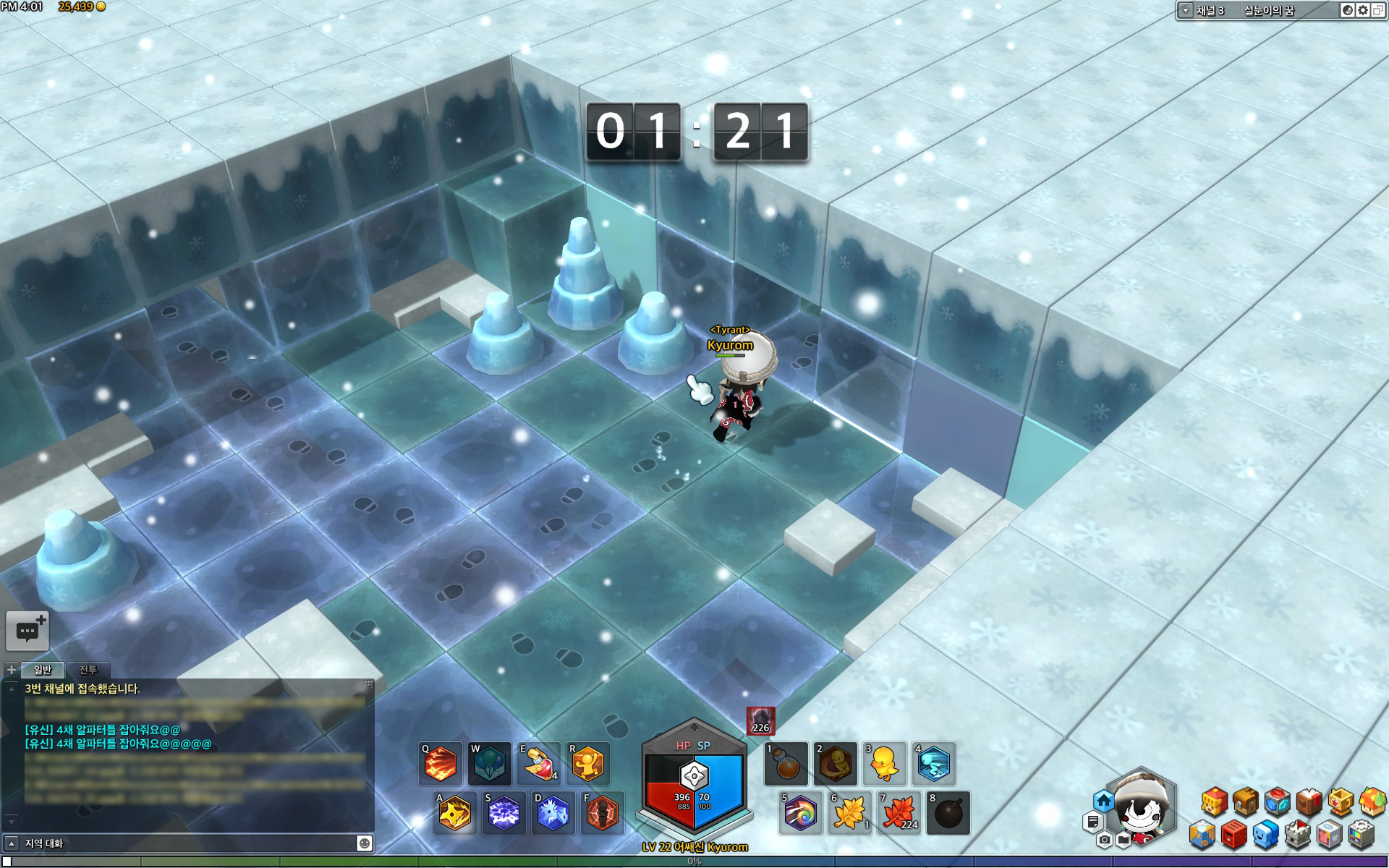Open the emoticon picker in chat
Screen dimensions: 1389x868
pyautogui.click(x=365, y=843)
